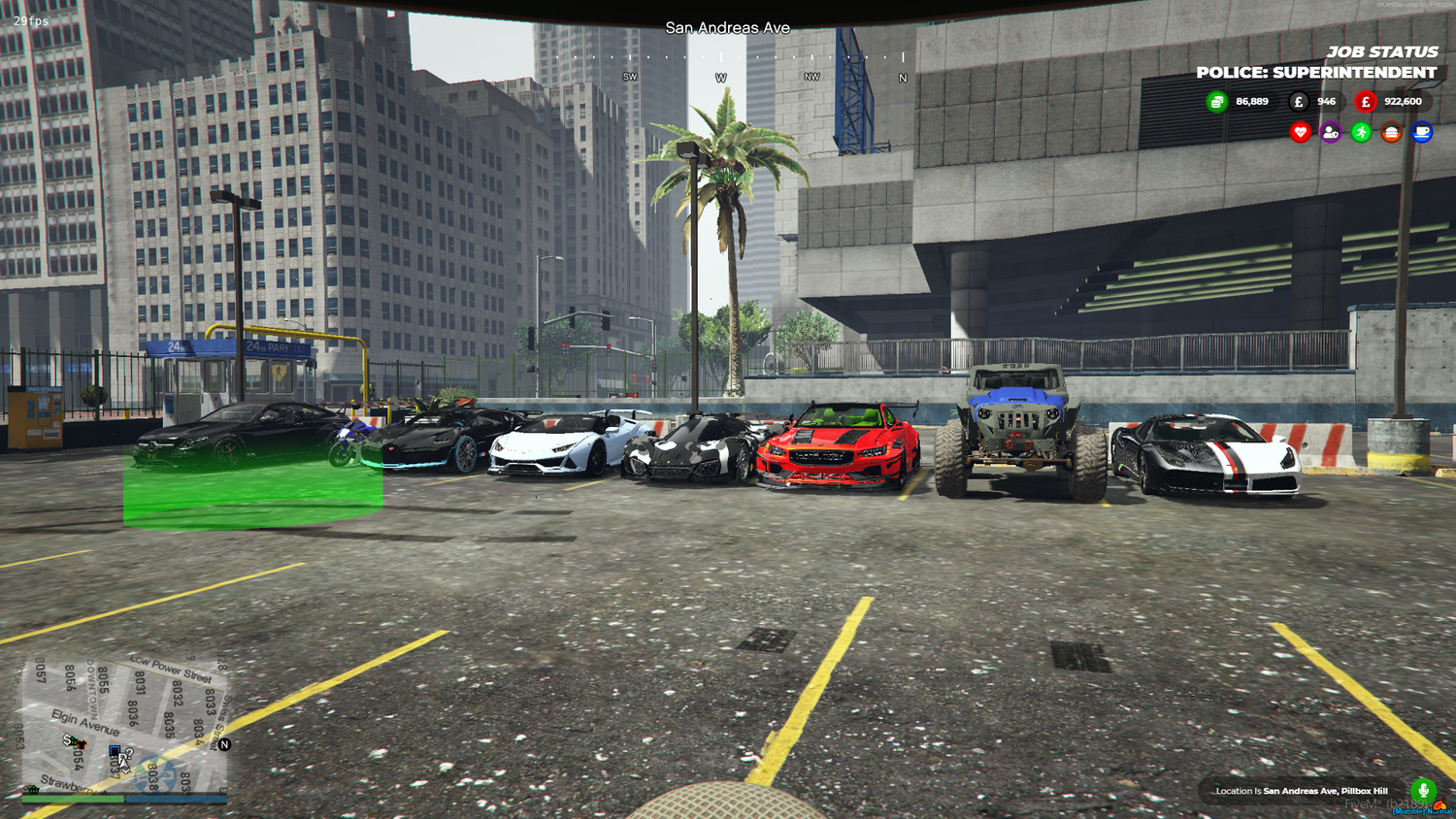
Task: Click the orange burger hunger icon
Action: tap(1391, 131)
